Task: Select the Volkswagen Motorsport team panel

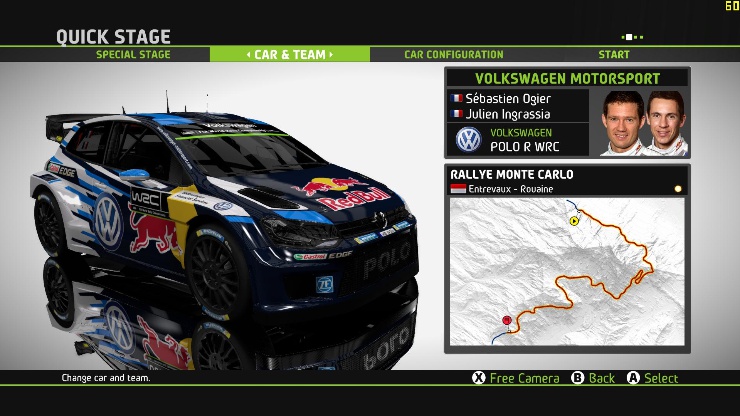Action: click(x=567, y=77)
